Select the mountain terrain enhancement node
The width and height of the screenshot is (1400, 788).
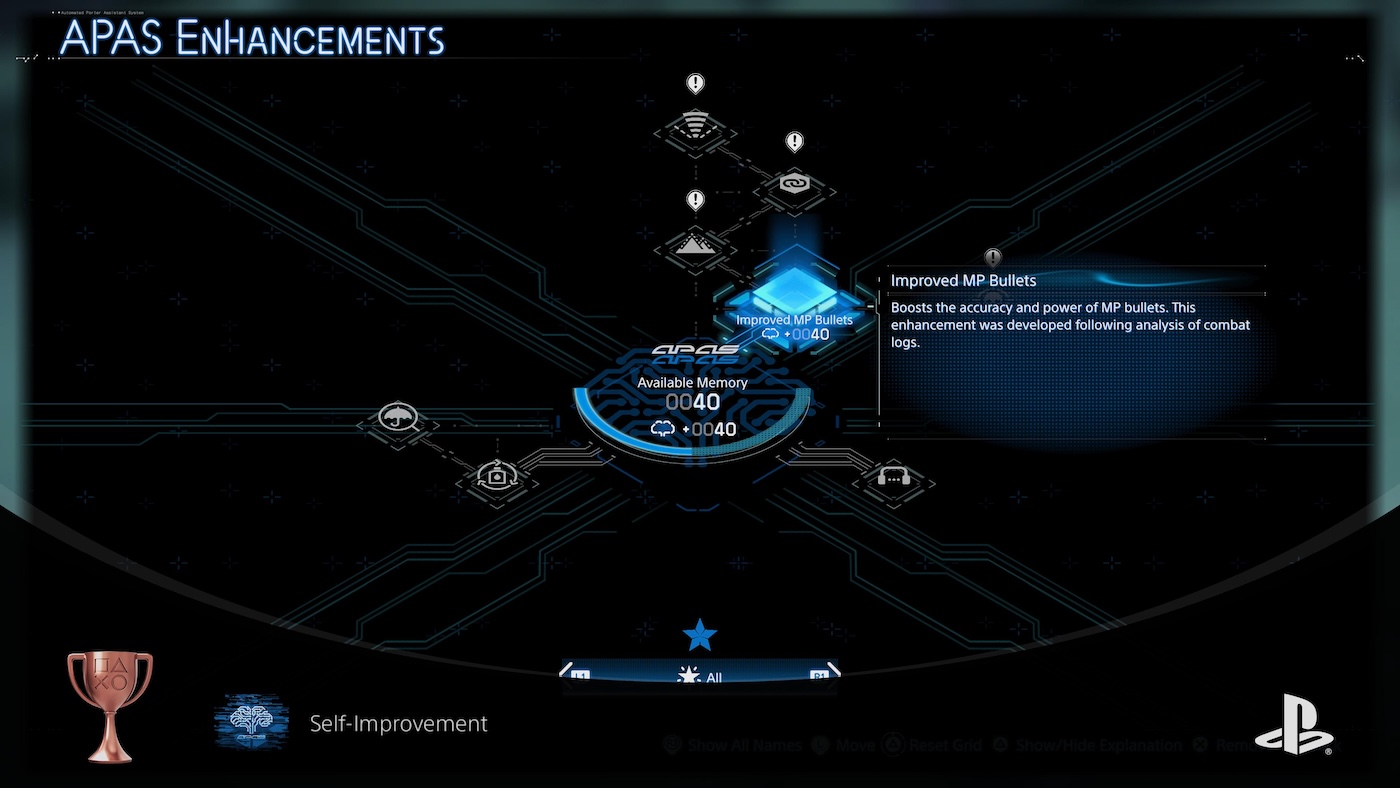pyautogui.click(x=695, y=245)
